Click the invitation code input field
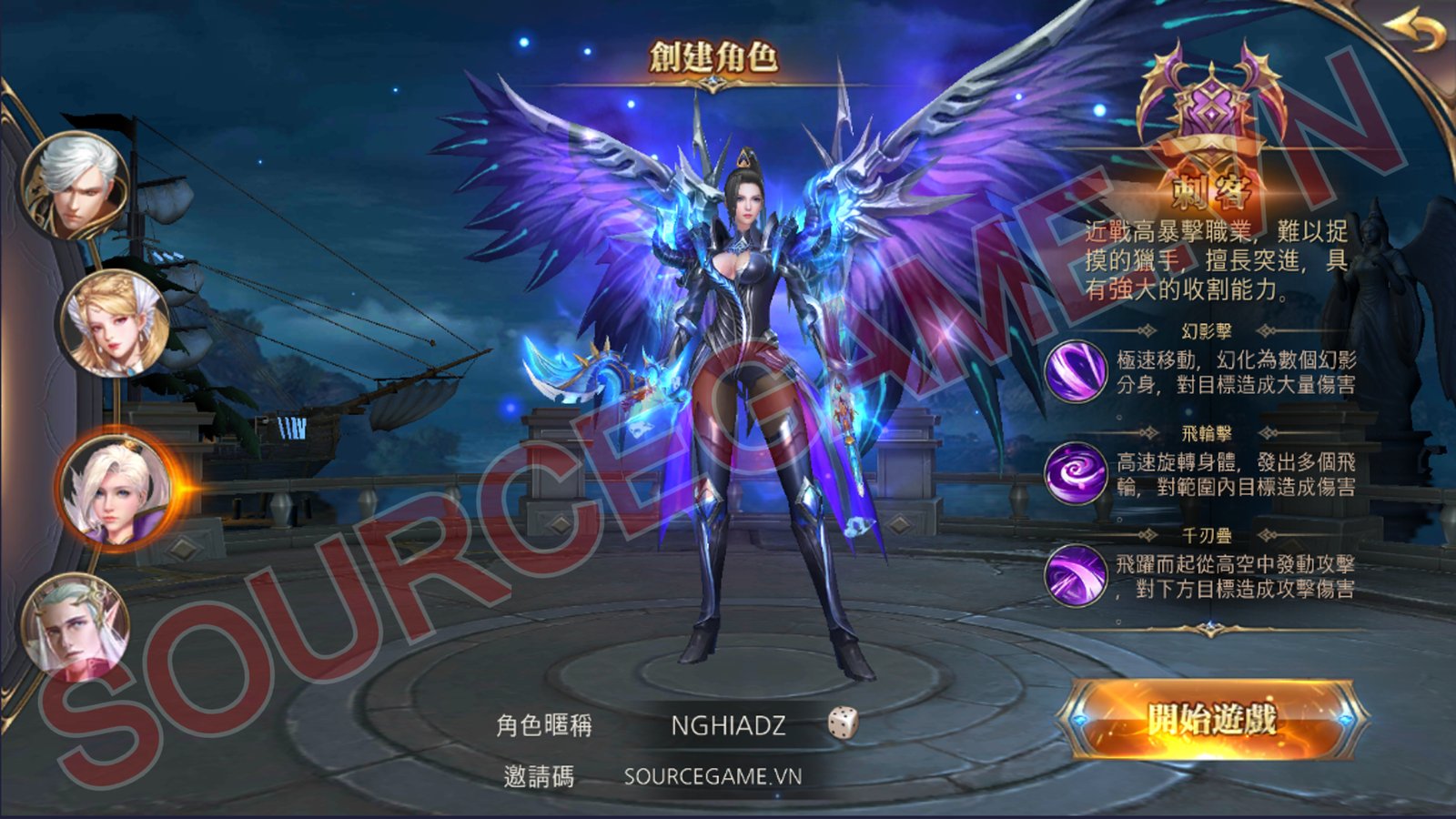The height and width of the screenshot is (819, 1456). 713,776
